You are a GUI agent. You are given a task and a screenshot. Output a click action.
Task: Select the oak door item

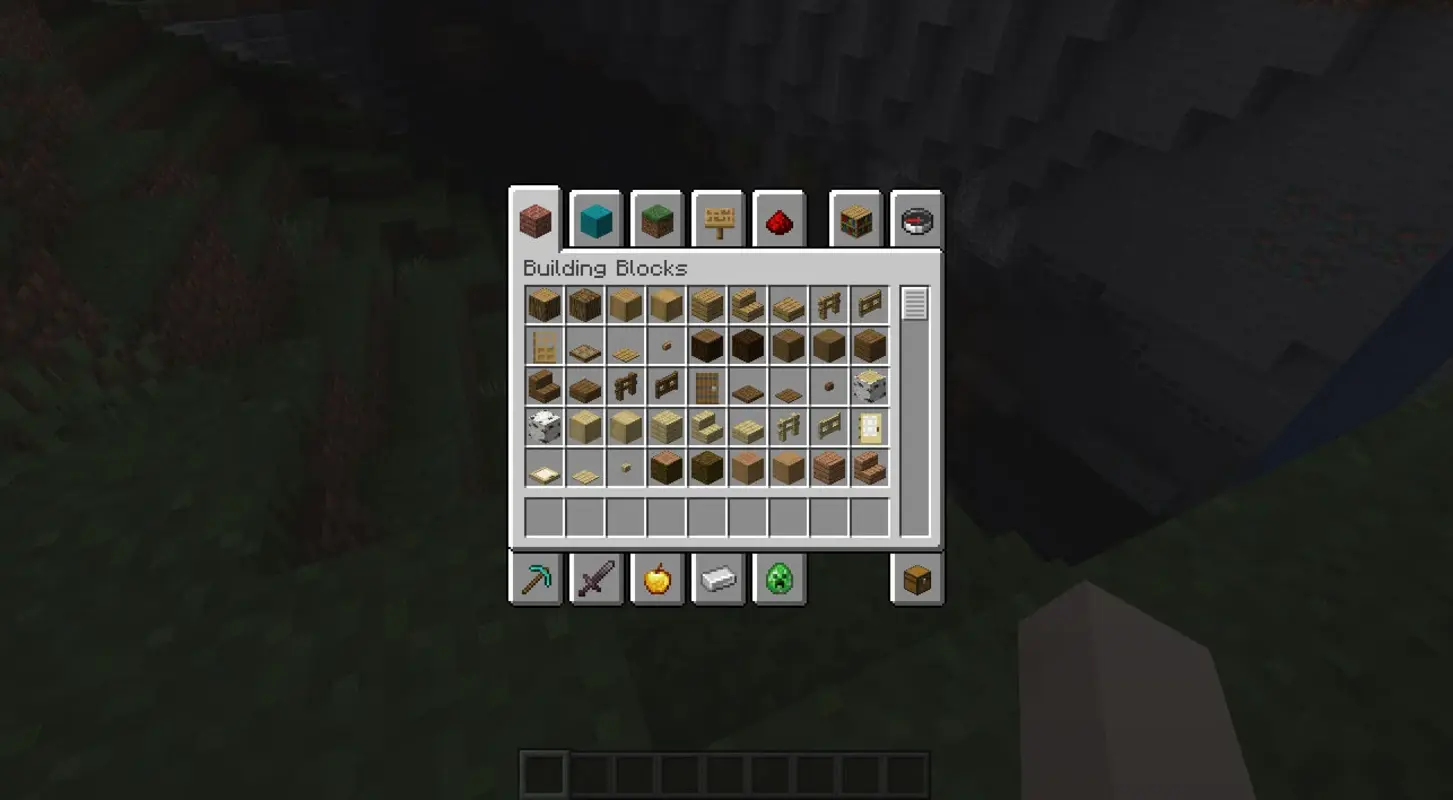pyautogui.click(x=544, y=345)
